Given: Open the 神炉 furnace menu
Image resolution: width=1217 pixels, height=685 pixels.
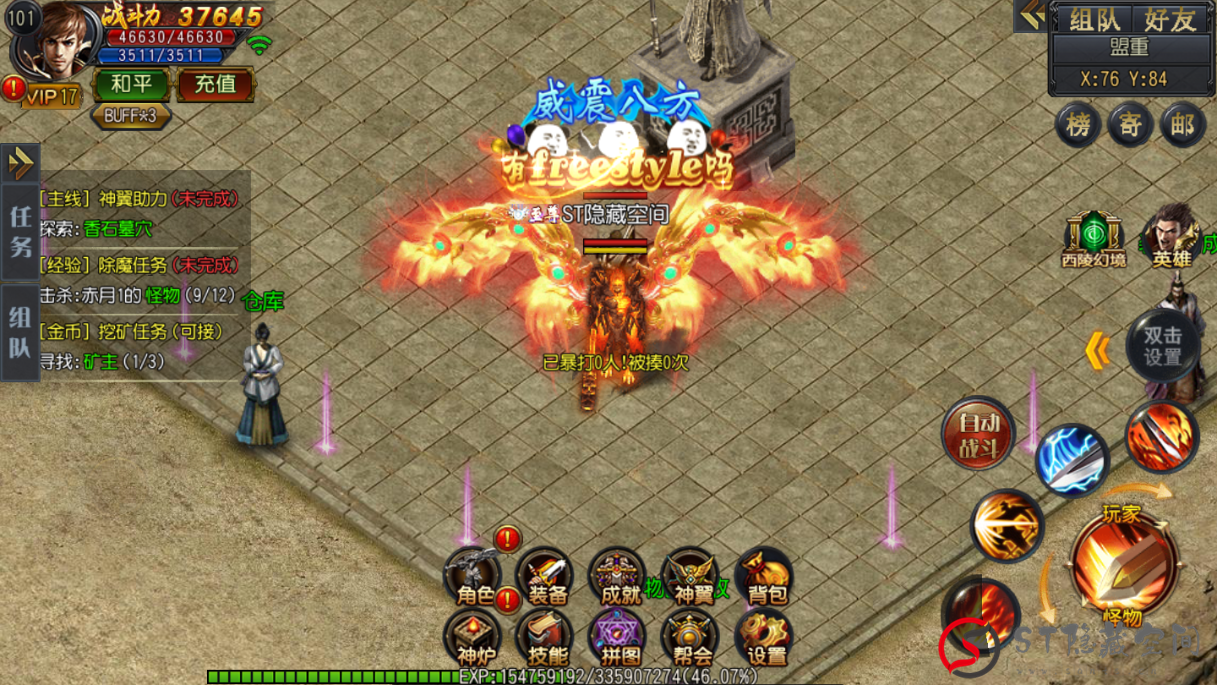Looking at the screenshot, I should (x=474, y=640).
